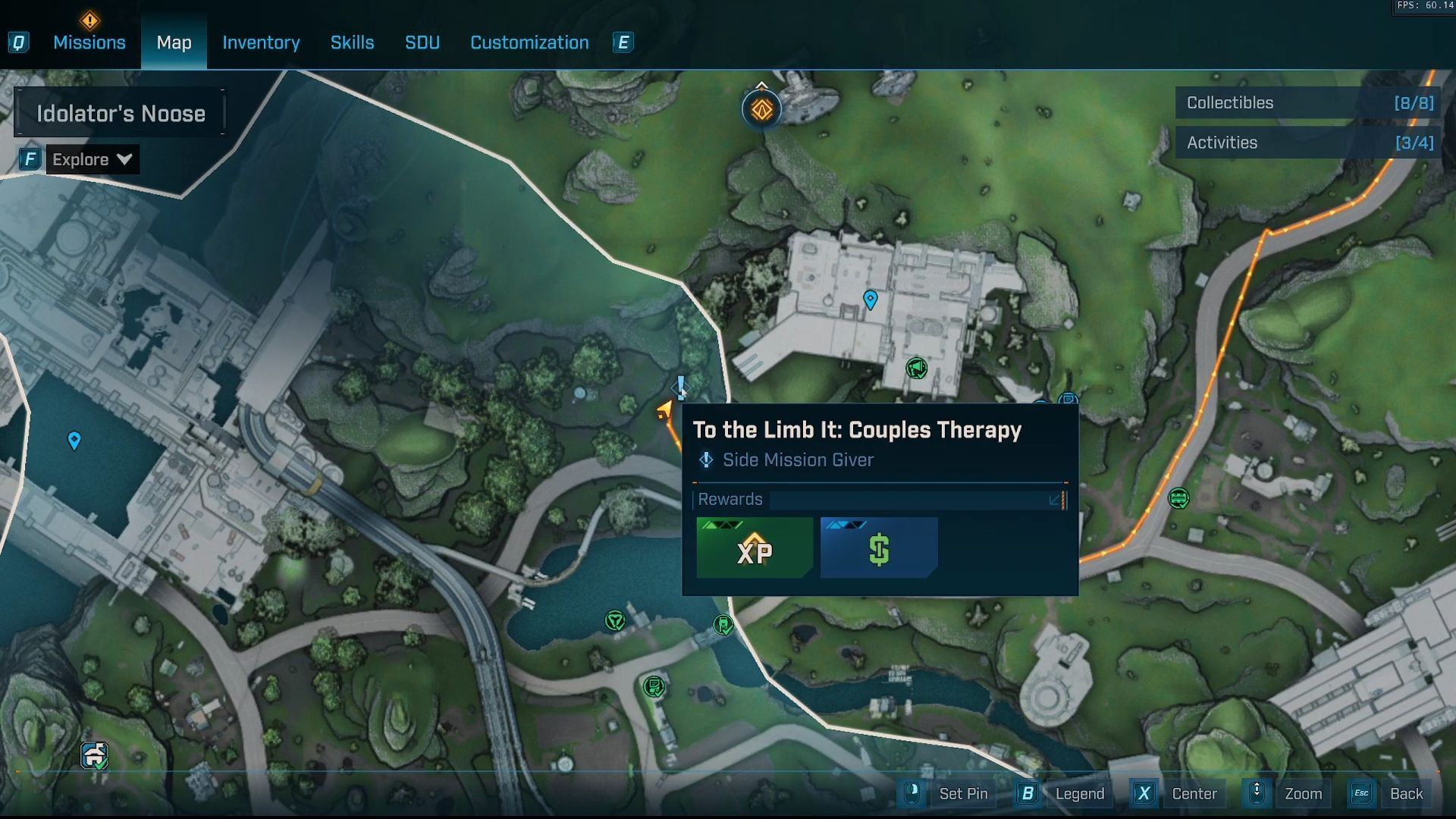This screenshot has width=1456, height=819.
Task: Open the SDU tab
Action: (x=422, y=42)
